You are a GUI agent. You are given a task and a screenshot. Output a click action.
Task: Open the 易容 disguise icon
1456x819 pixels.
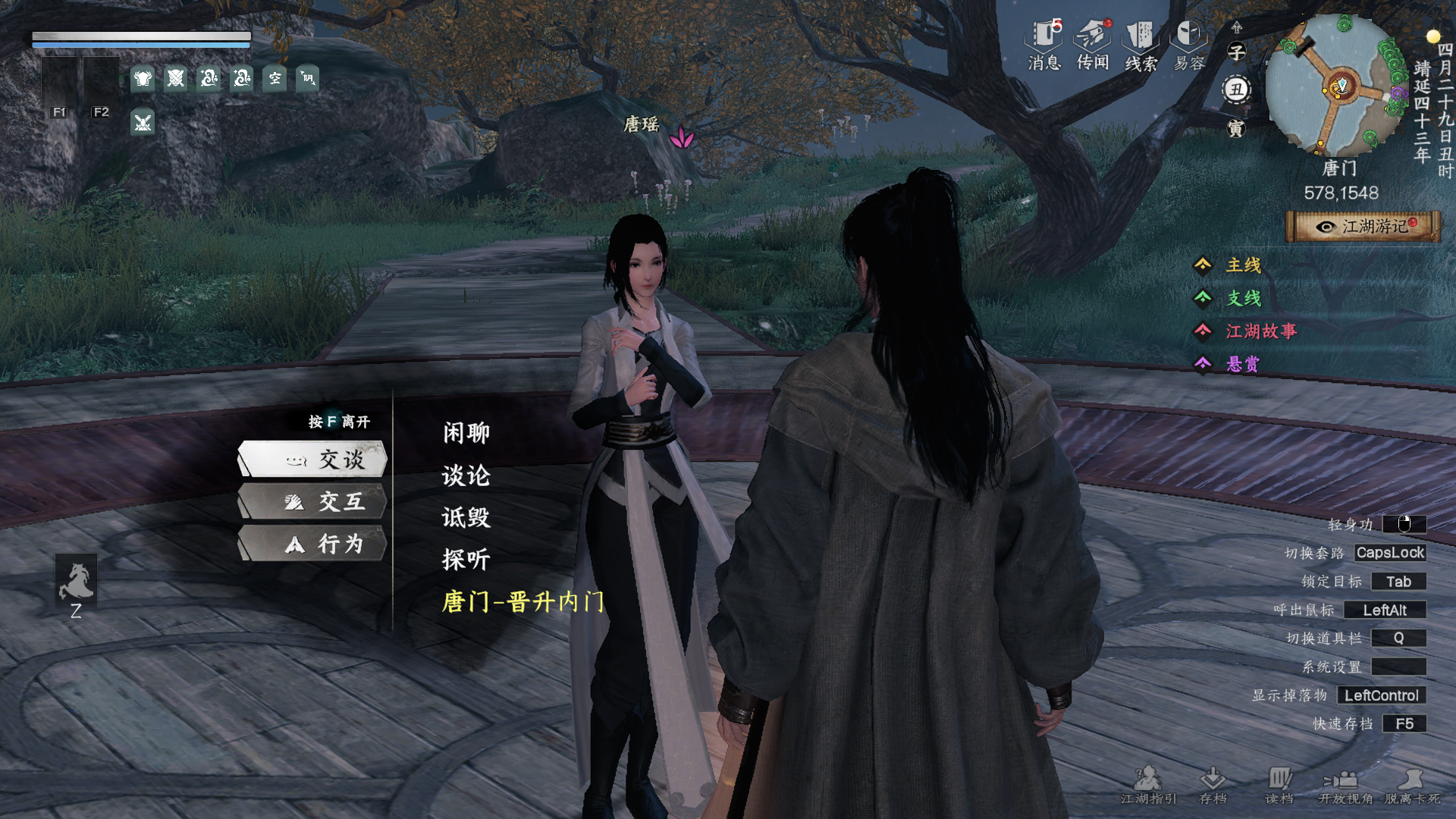coord(1189,45)
